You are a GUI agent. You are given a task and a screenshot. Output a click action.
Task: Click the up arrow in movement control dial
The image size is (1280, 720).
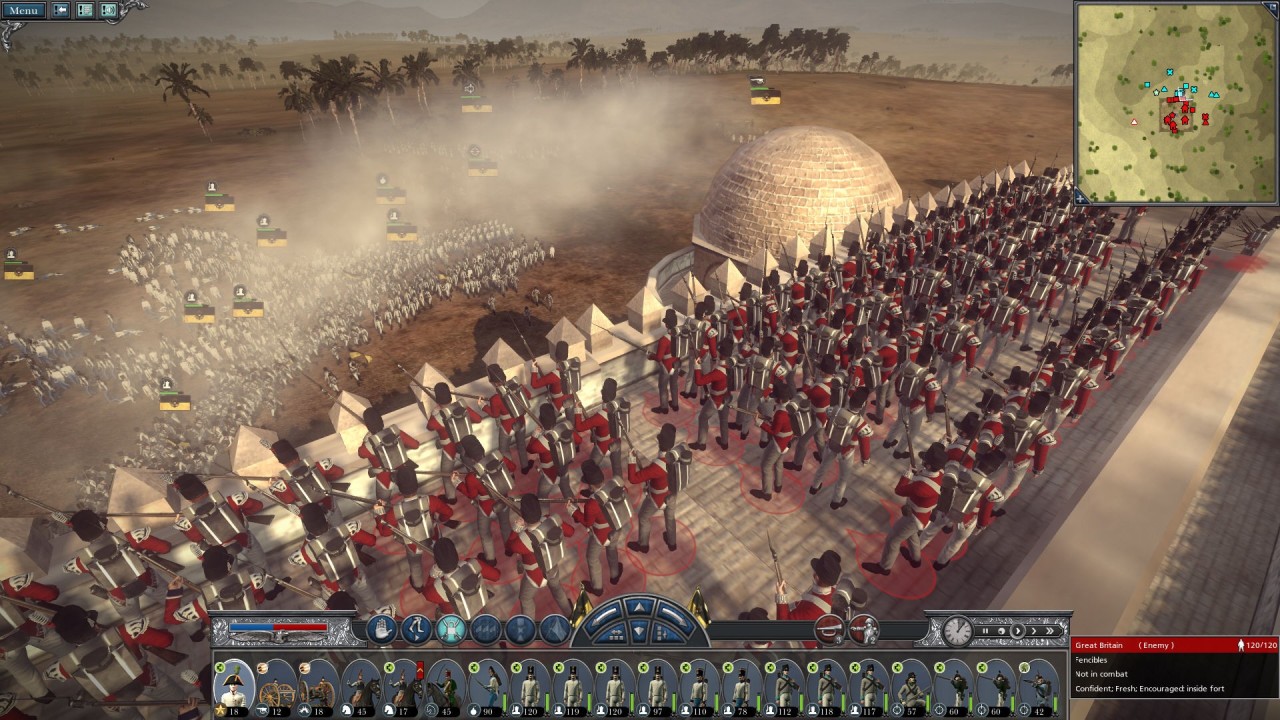coord(640,606)
